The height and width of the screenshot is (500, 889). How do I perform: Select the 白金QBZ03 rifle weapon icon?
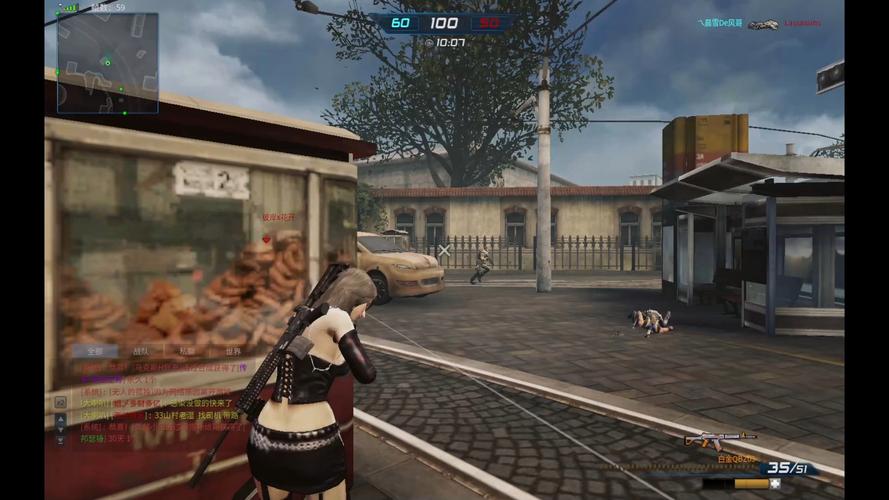pyautogui.click(x=717, y=439)
